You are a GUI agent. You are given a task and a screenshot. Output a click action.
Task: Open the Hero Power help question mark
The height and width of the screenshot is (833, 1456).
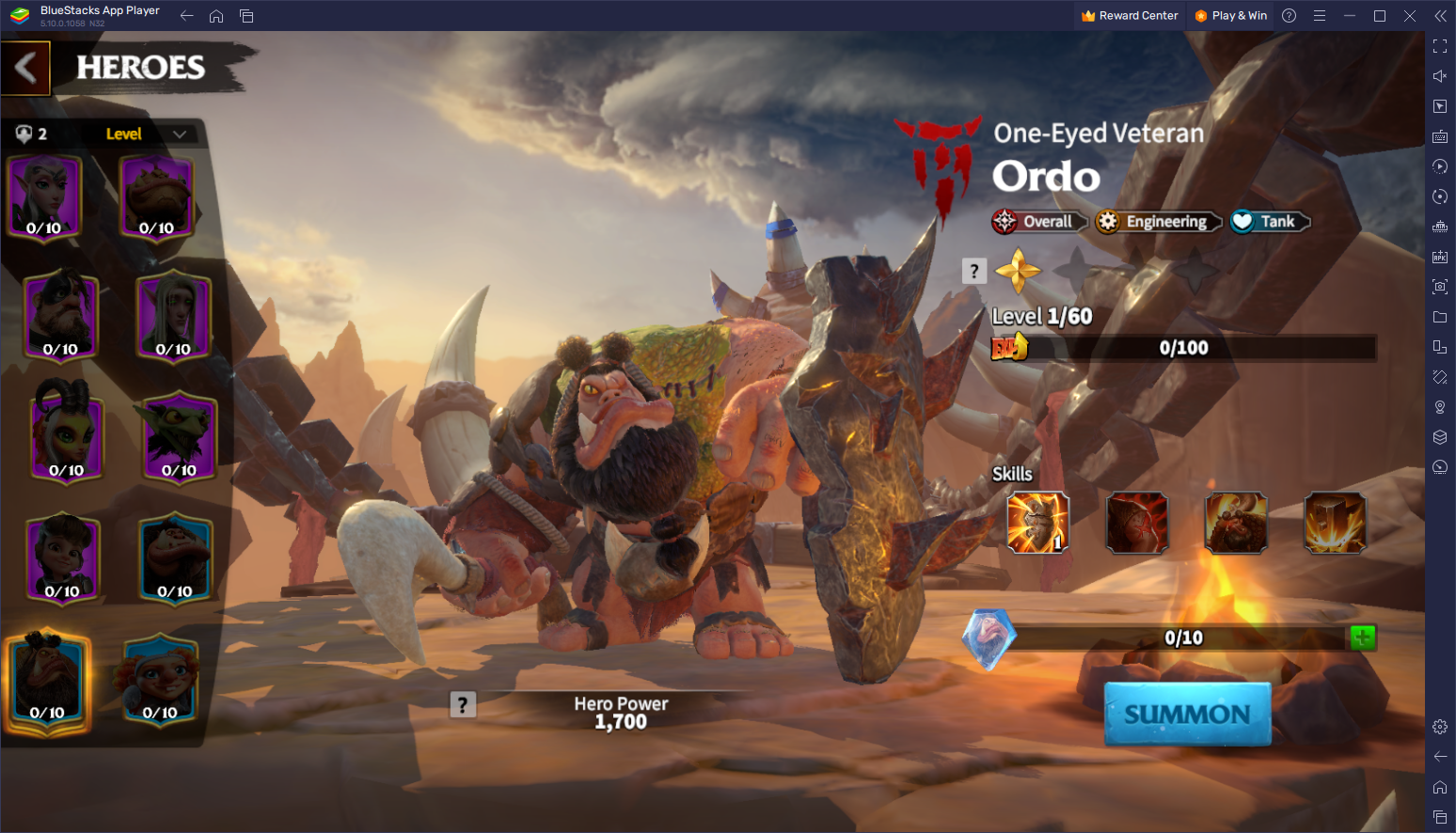coord(463,704)
